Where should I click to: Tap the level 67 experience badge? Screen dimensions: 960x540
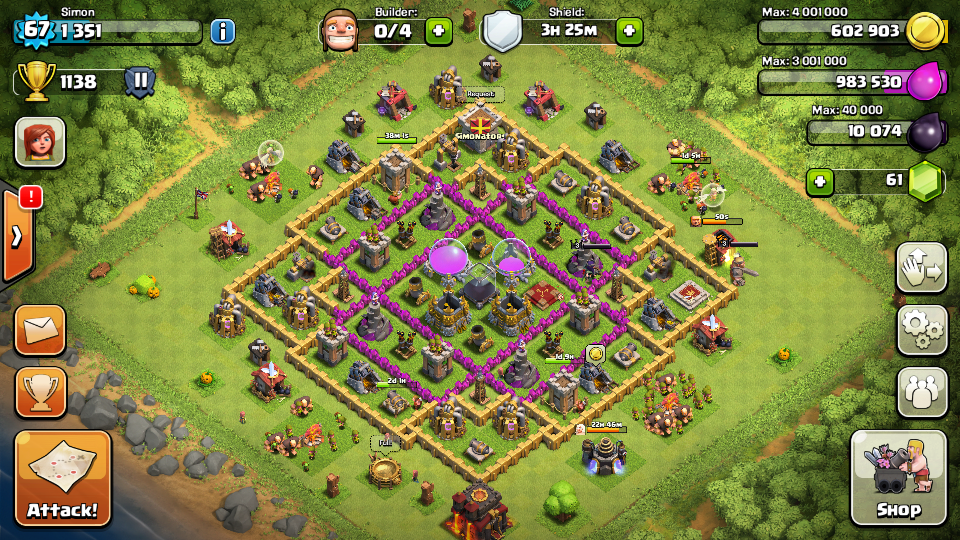(36, 29)
